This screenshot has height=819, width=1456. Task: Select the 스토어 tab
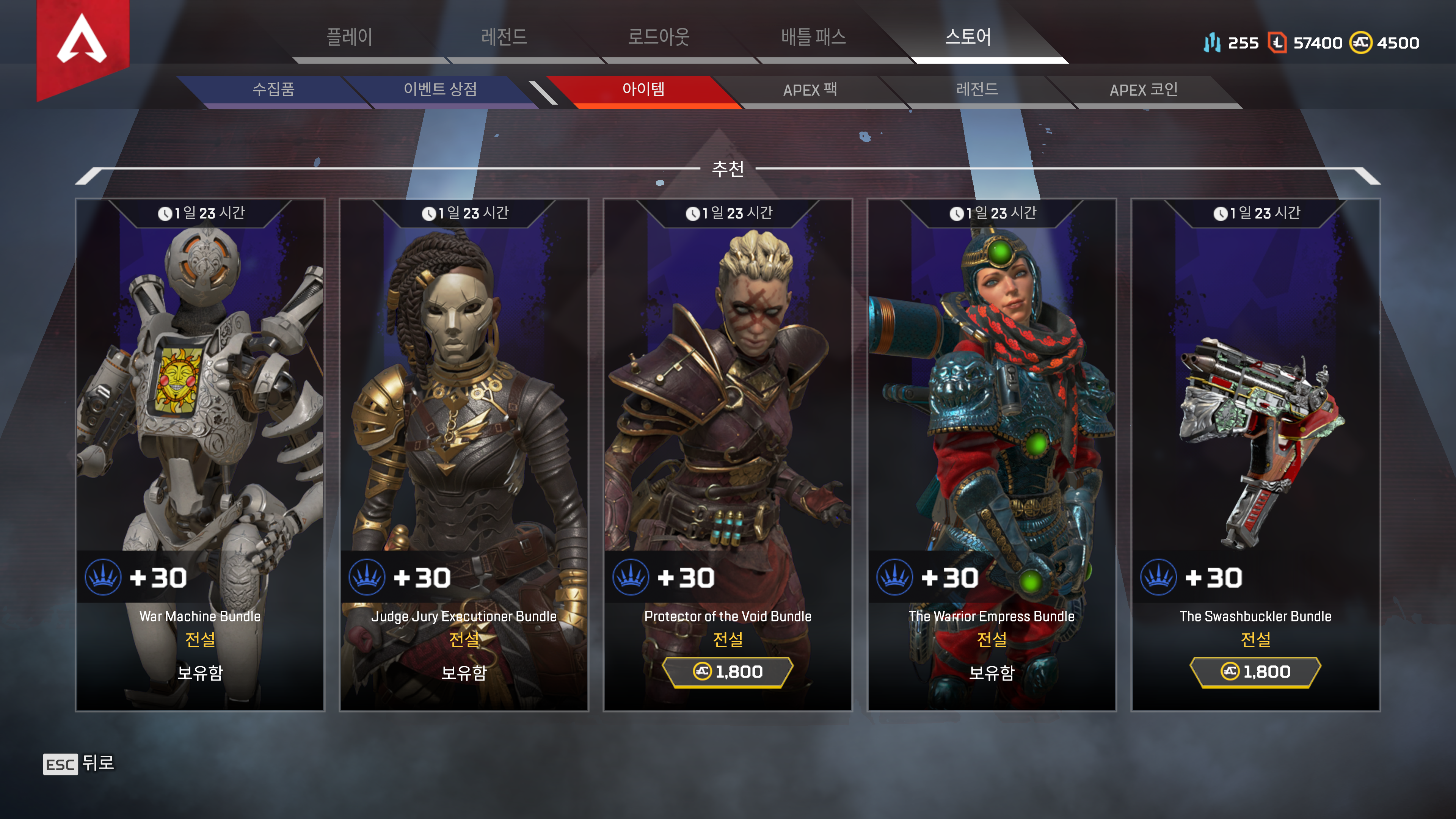pyautogui.click(x=968, y=37)
